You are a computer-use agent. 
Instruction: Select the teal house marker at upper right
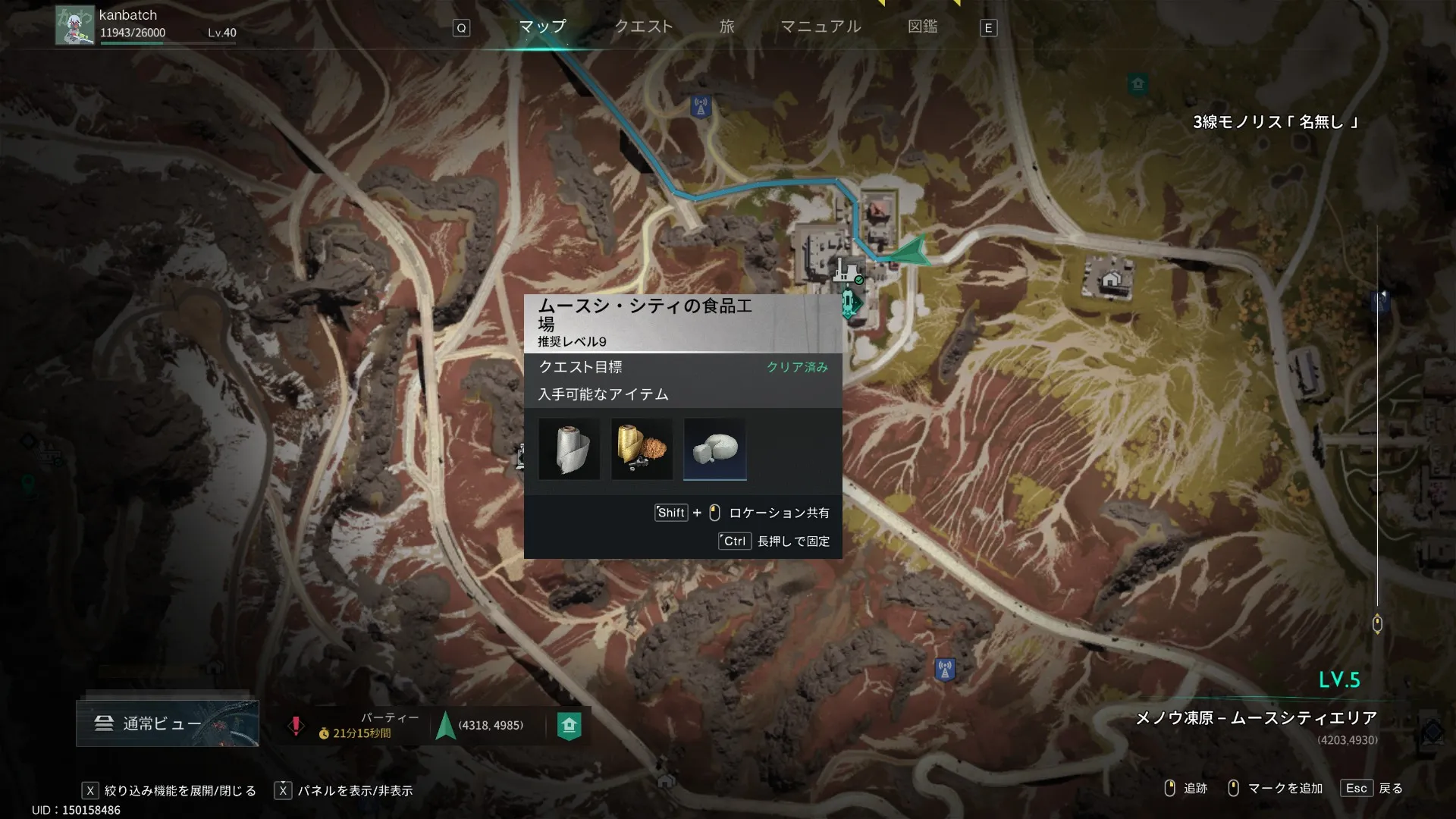(1137, 83)
